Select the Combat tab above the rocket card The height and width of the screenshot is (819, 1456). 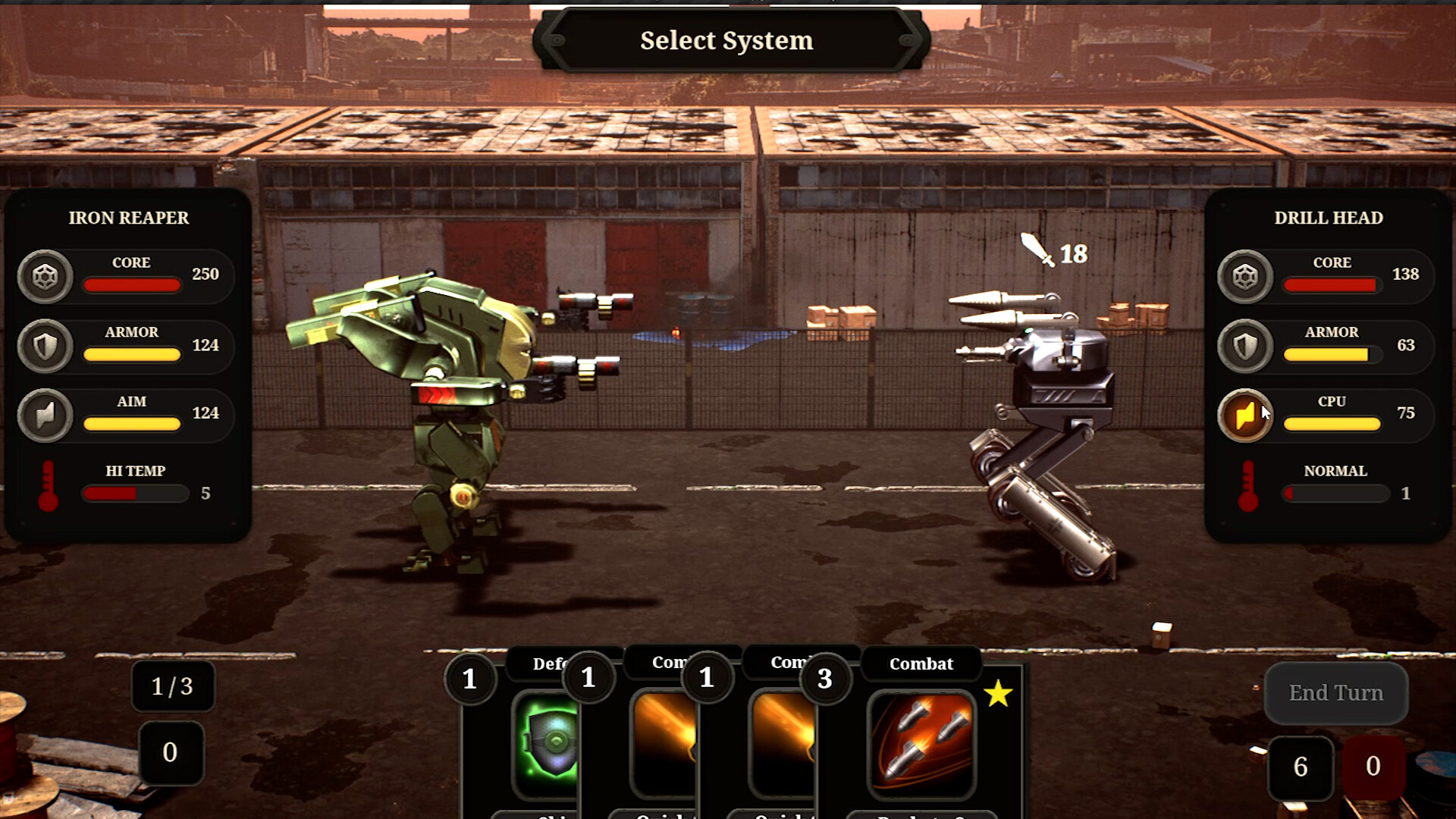point(921,664)
